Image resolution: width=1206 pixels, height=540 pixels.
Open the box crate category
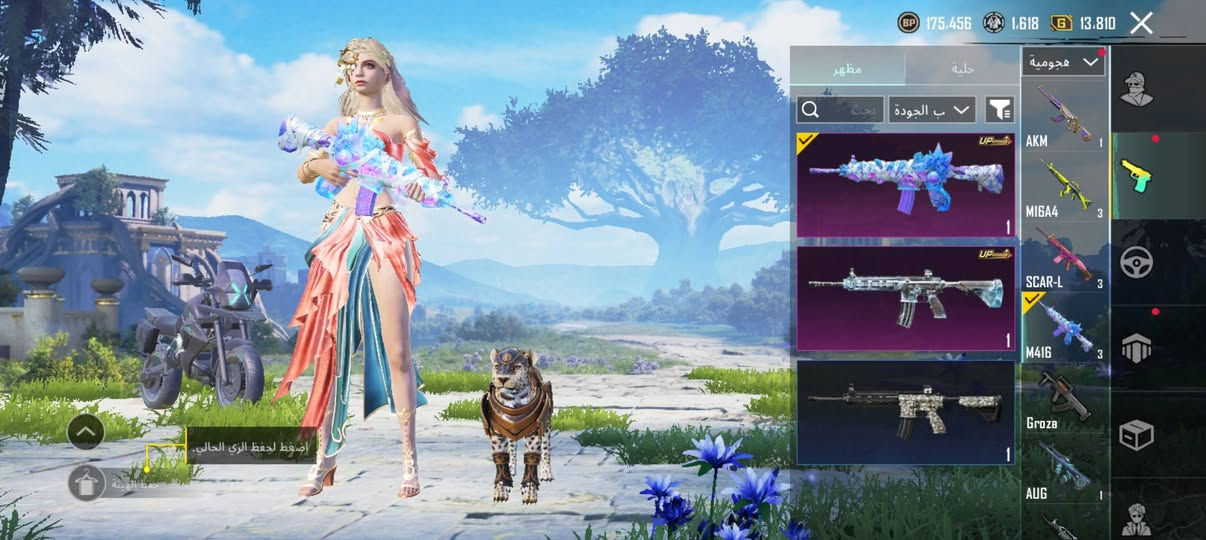click(1137, 434)
